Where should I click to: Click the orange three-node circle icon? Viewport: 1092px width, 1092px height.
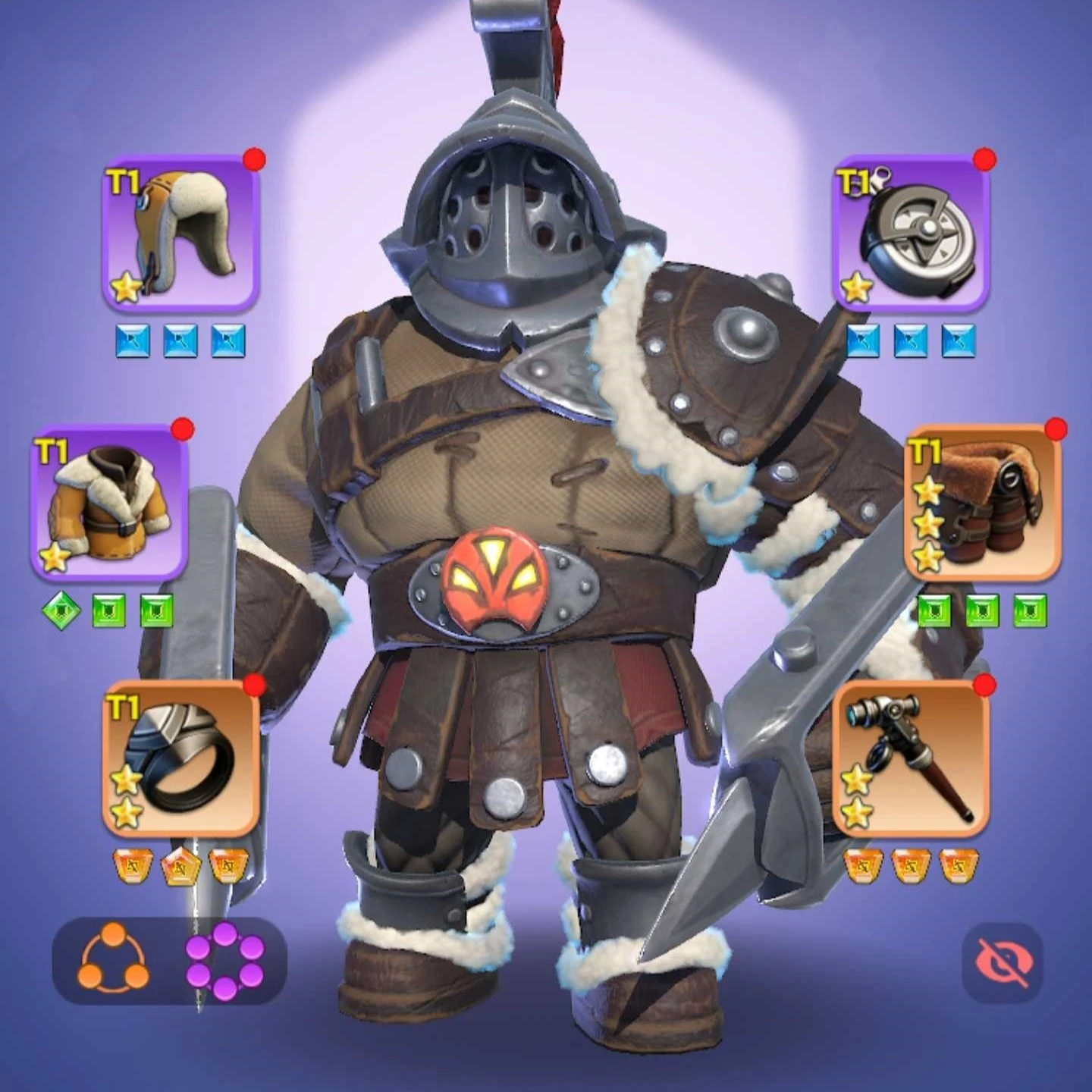click(x=113, y=959)
